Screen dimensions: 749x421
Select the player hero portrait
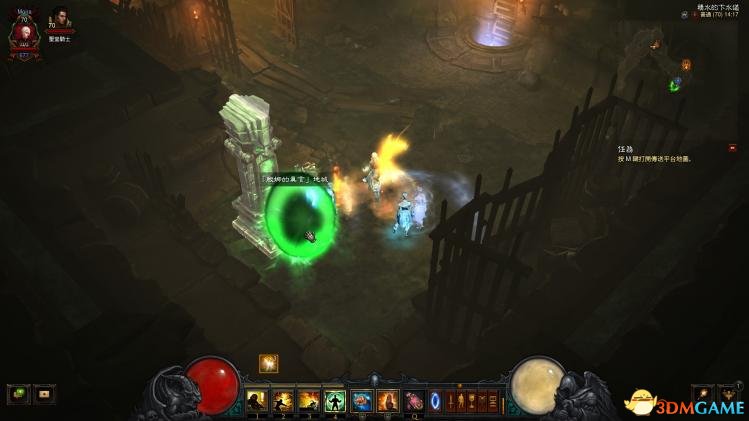coord(20,35)
